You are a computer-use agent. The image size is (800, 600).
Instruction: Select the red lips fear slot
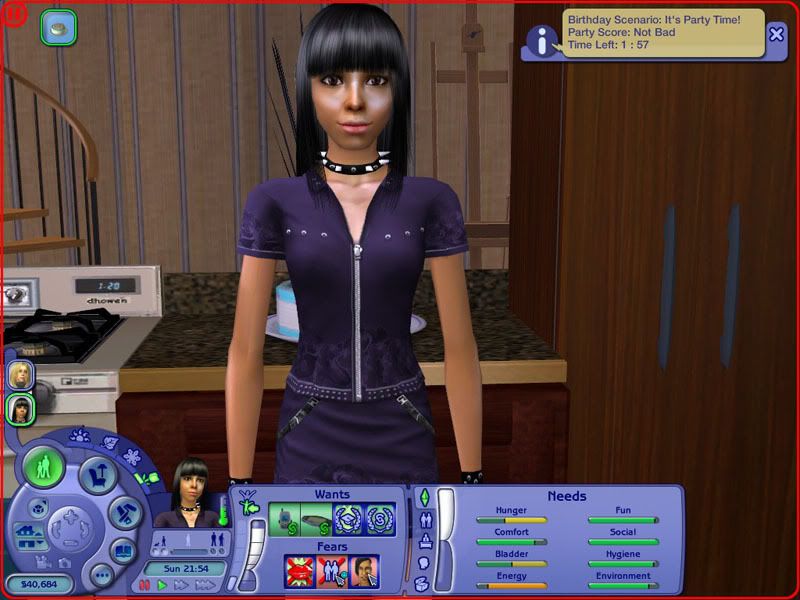tap(300, 572)
